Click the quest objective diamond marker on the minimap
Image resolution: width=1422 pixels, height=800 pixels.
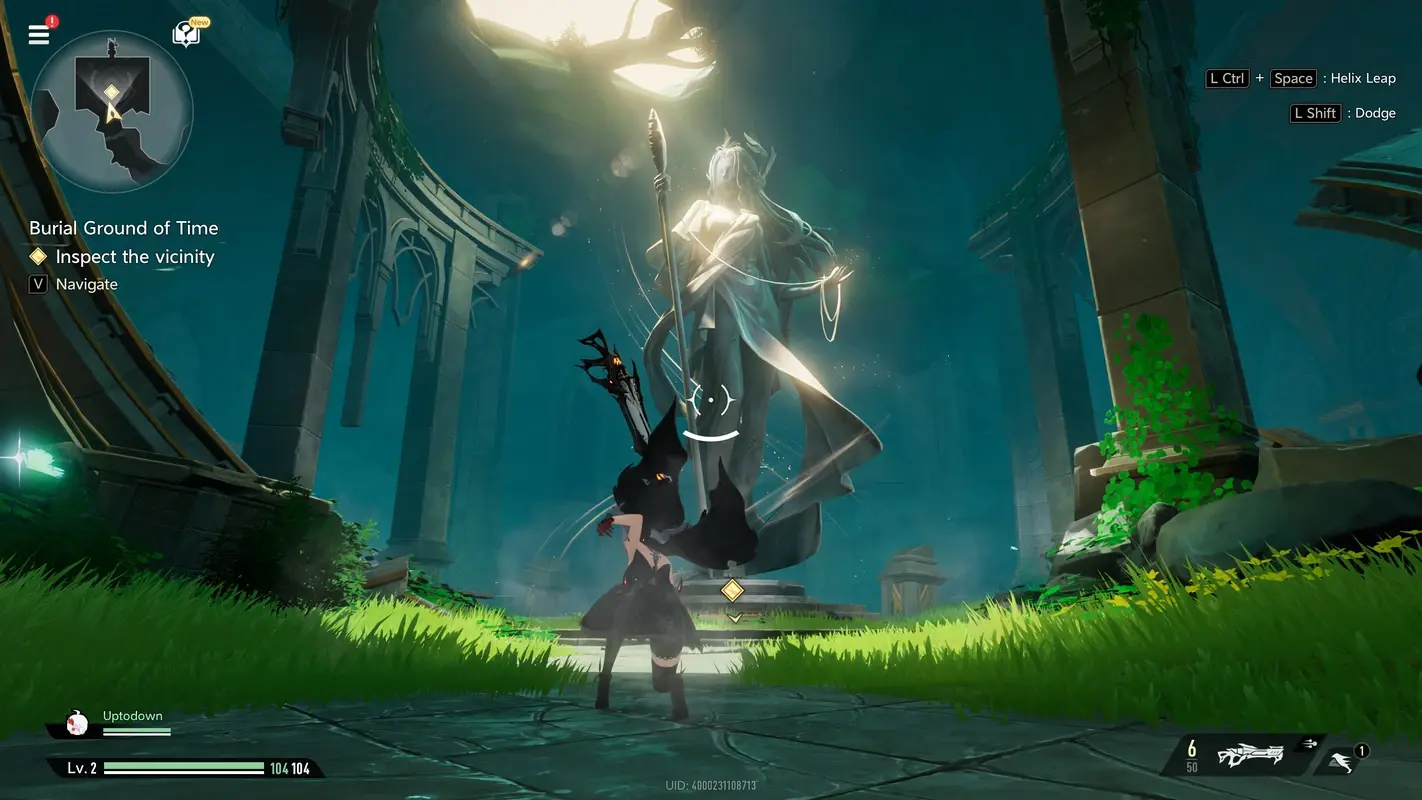[x=111, y=92]
